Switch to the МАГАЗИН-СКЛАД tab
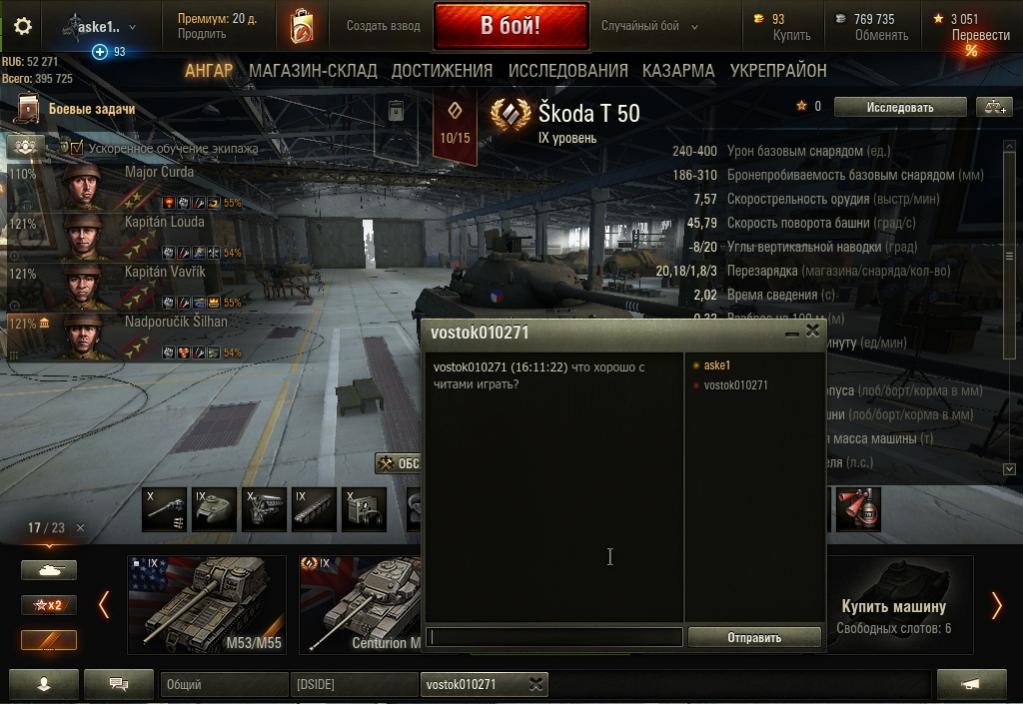This screenshot has height=704, width=1023. pos(313,70)
